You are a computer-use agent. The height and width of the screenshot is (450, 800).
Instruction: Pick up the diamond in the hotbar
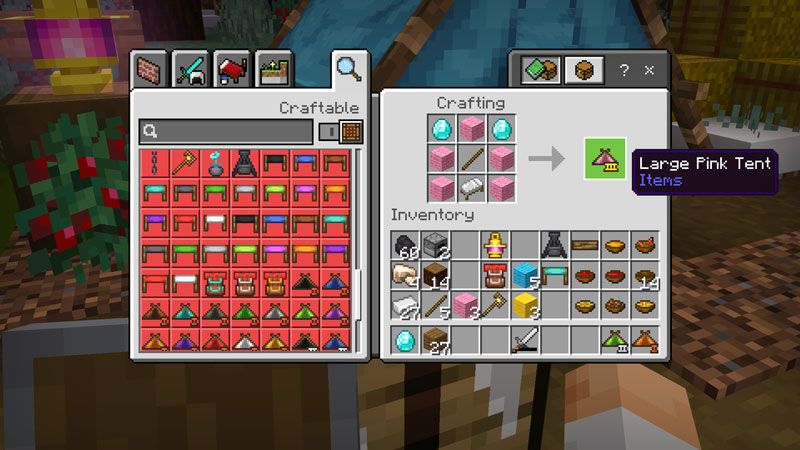click(x=407, y=341)
